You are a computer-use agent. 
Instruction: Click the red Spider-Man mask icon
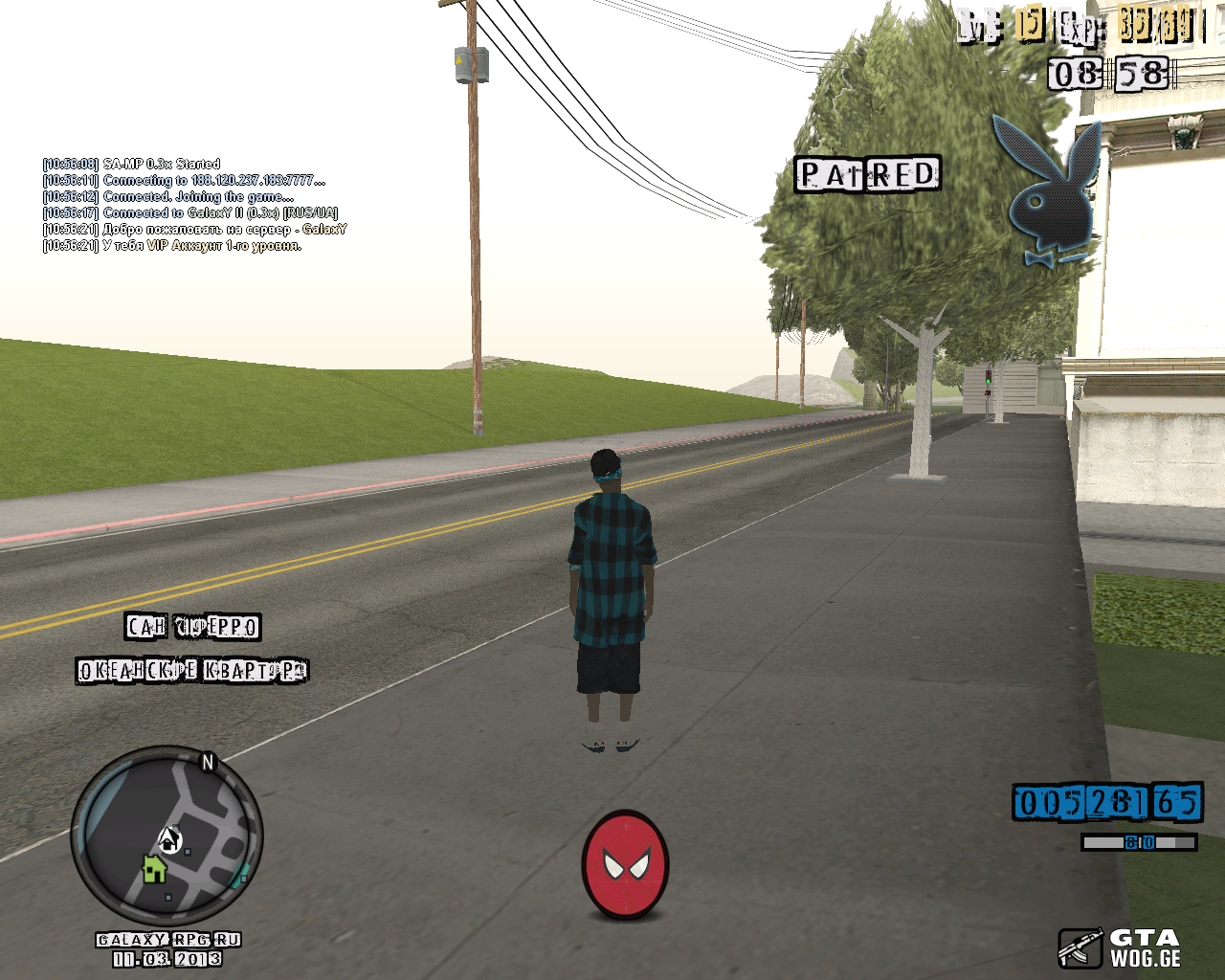(626, 865)
